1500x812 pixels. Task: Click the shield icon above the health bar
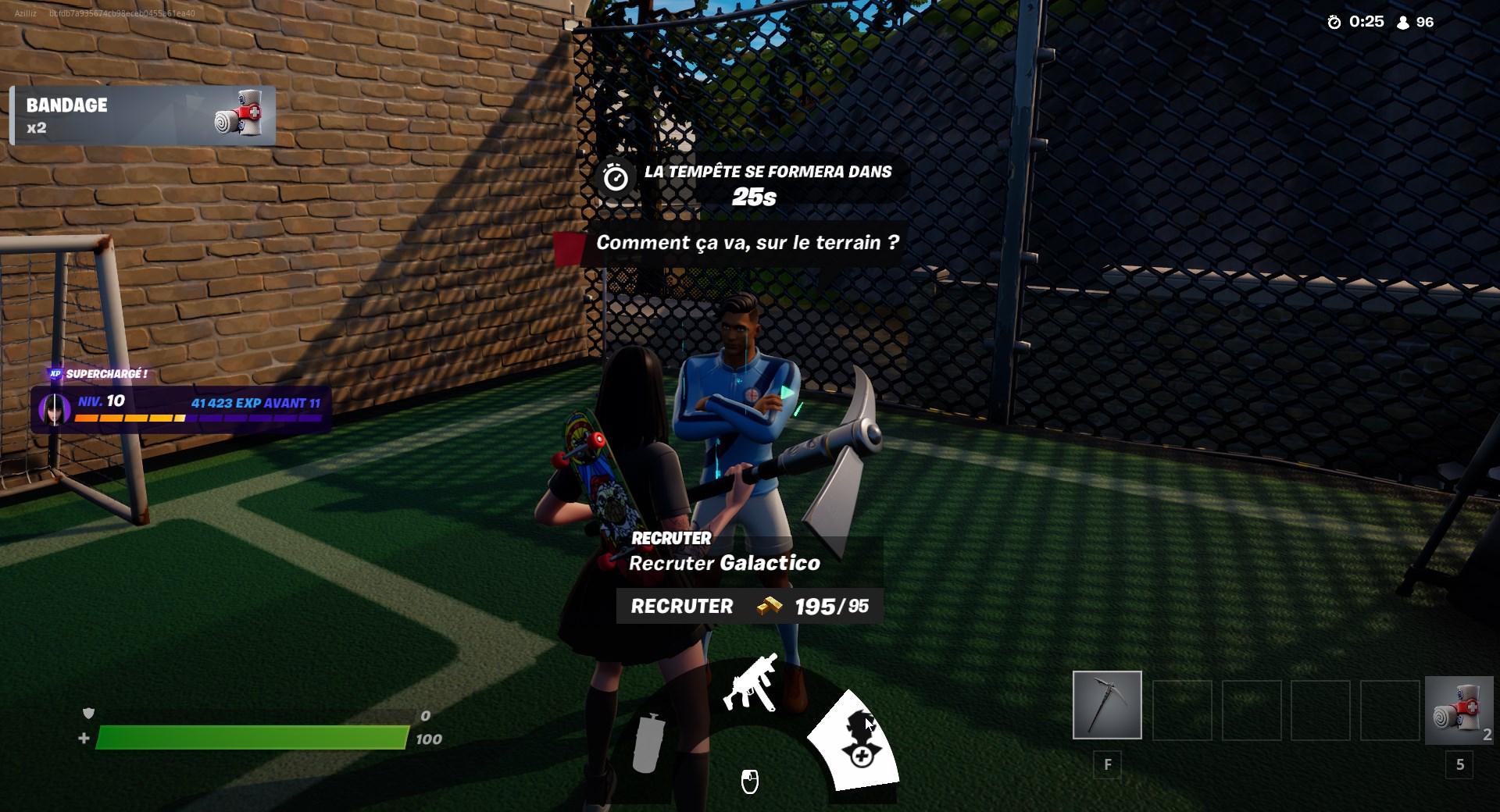pyautogui.click(x=88, y=714)
